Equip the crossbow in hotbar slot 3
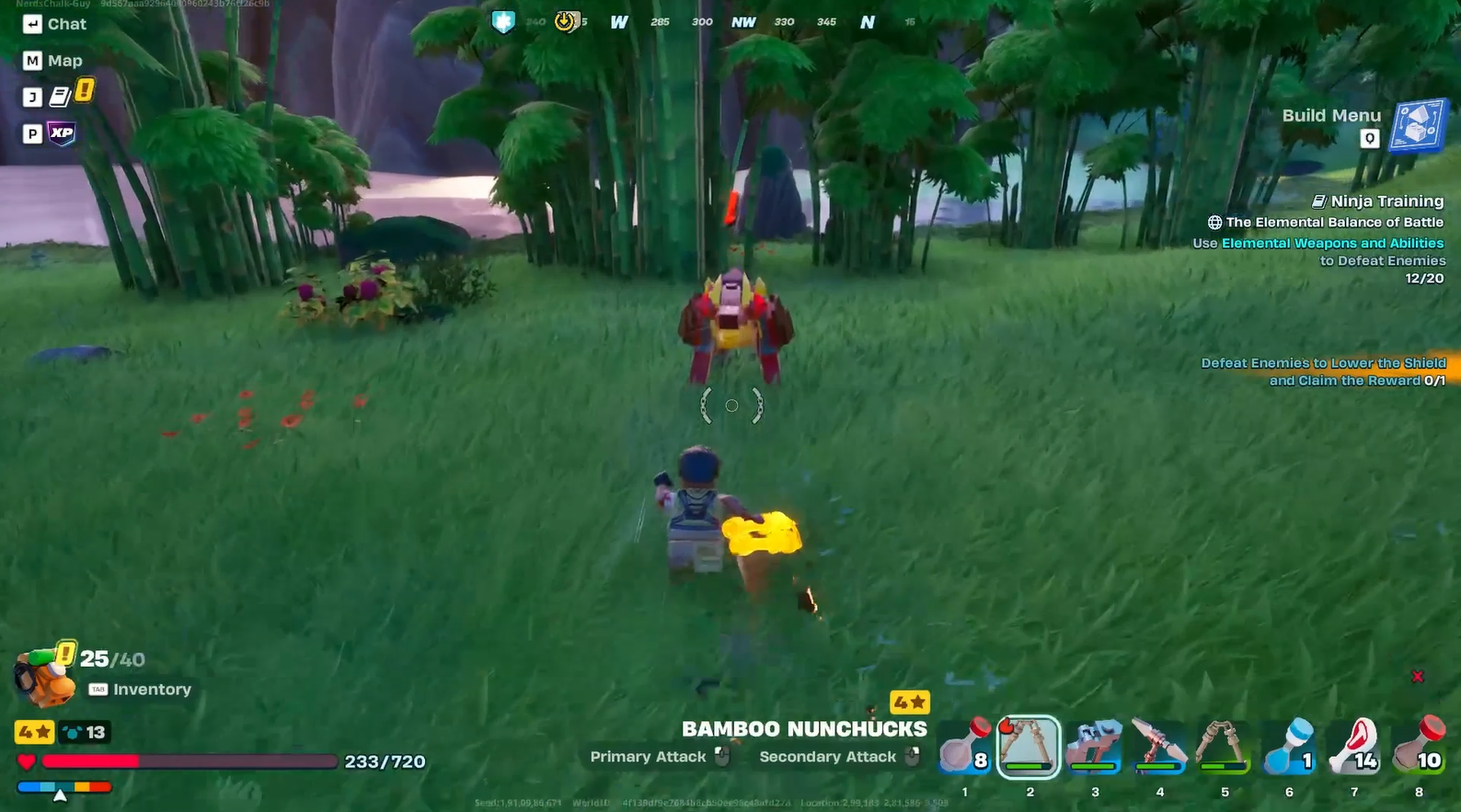This screenshot has width=1461, height=812. tap(1095, 745)
